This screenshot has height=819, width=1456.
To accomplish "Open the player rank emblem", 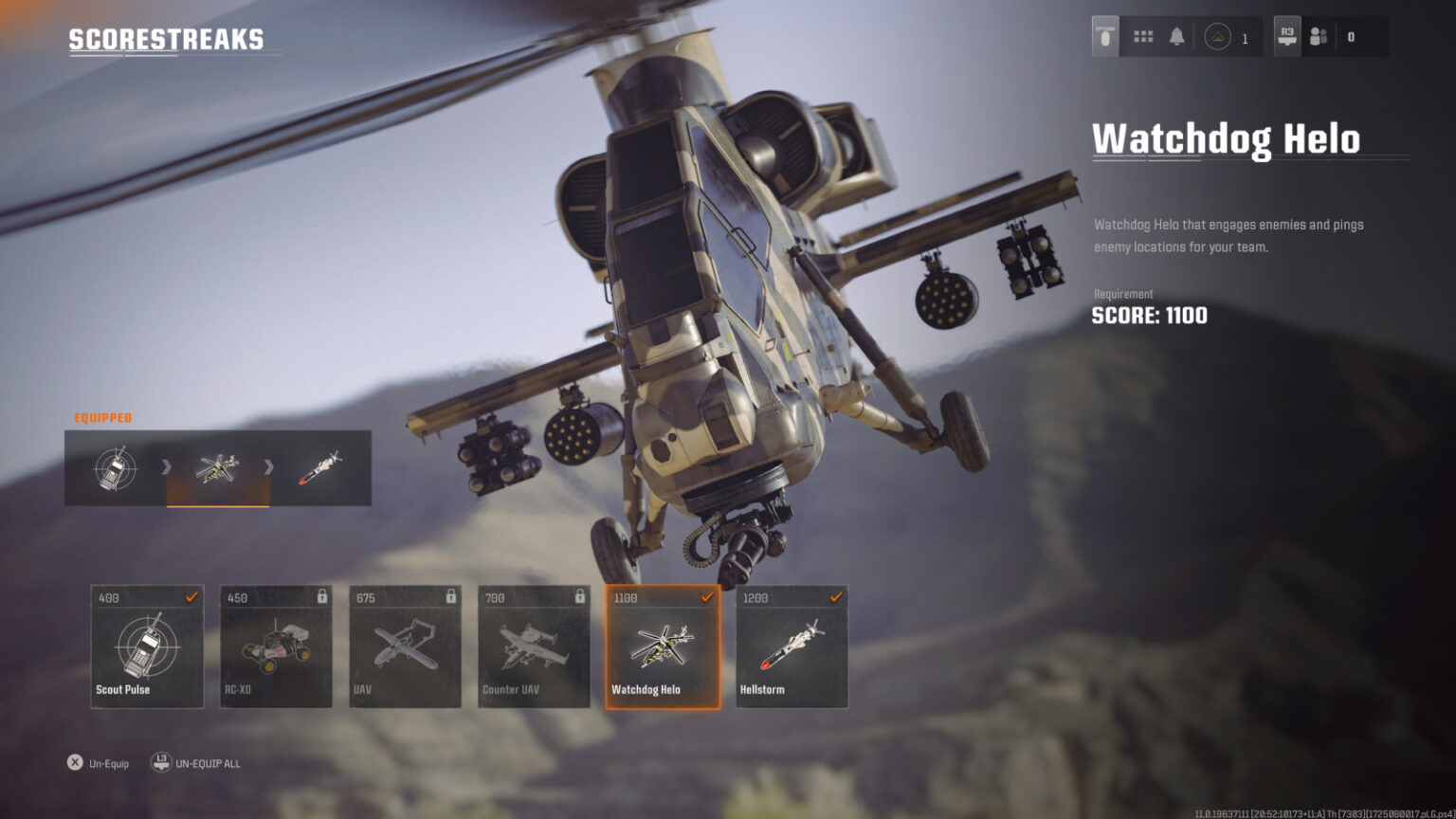I will pos(1218,37).
